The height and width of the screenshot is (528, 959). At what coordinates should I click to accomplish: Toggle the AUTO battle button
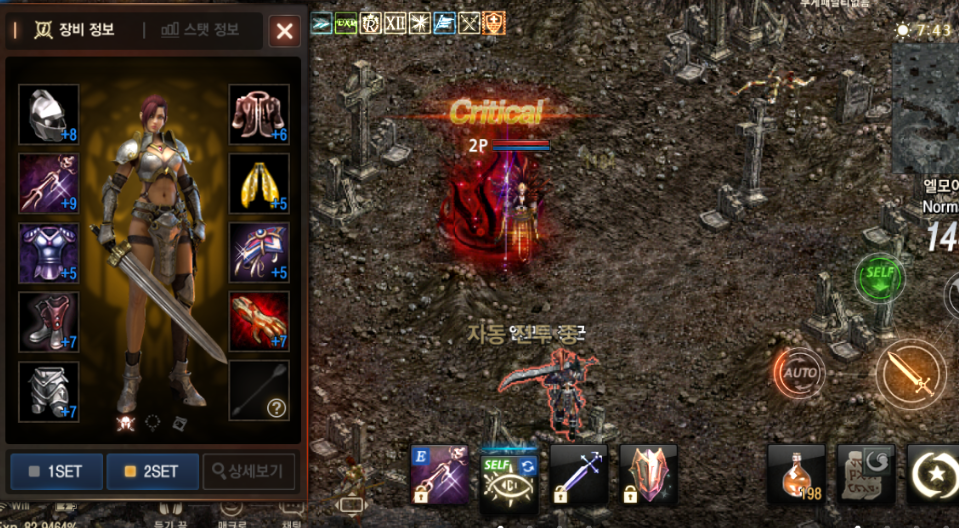click(799, 373)
